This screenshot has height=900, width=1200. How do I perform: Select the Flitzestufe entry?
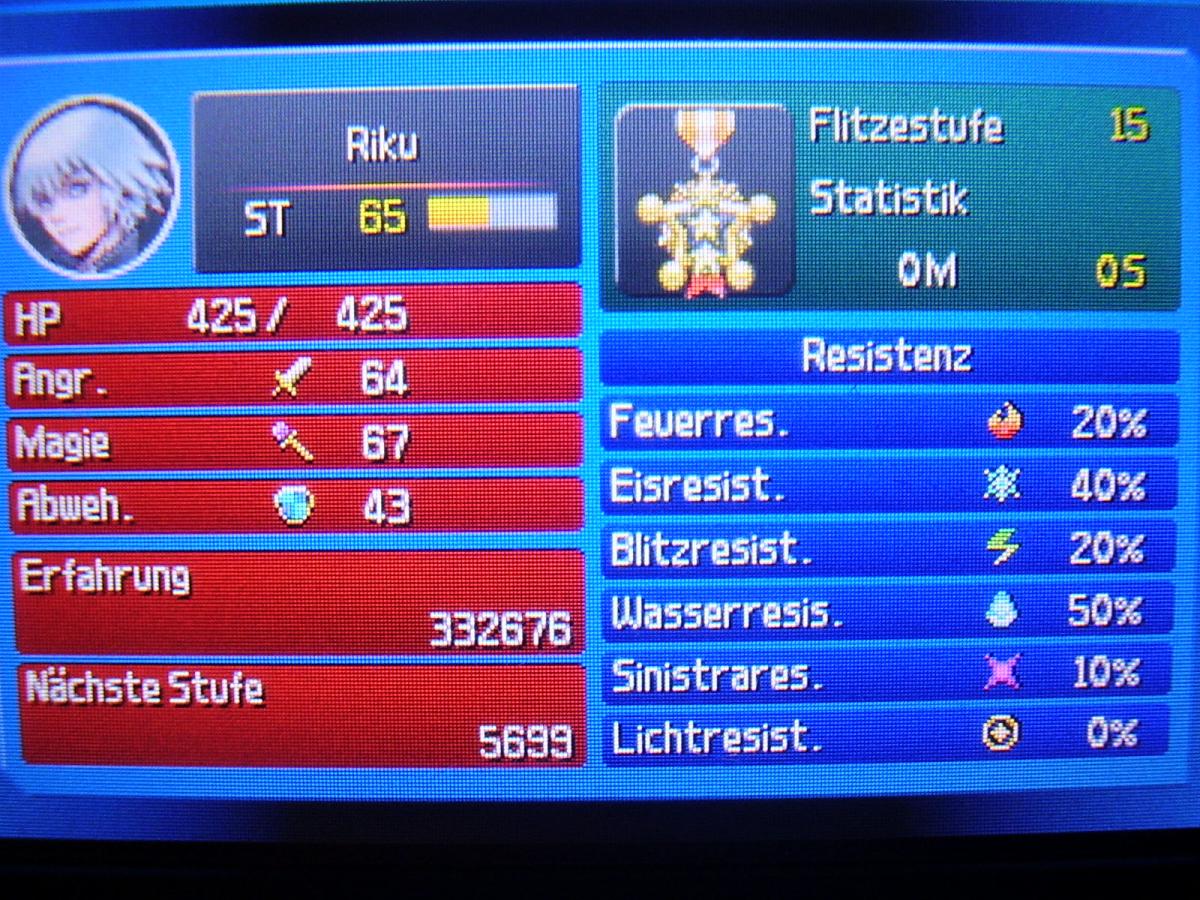[905, 126]
